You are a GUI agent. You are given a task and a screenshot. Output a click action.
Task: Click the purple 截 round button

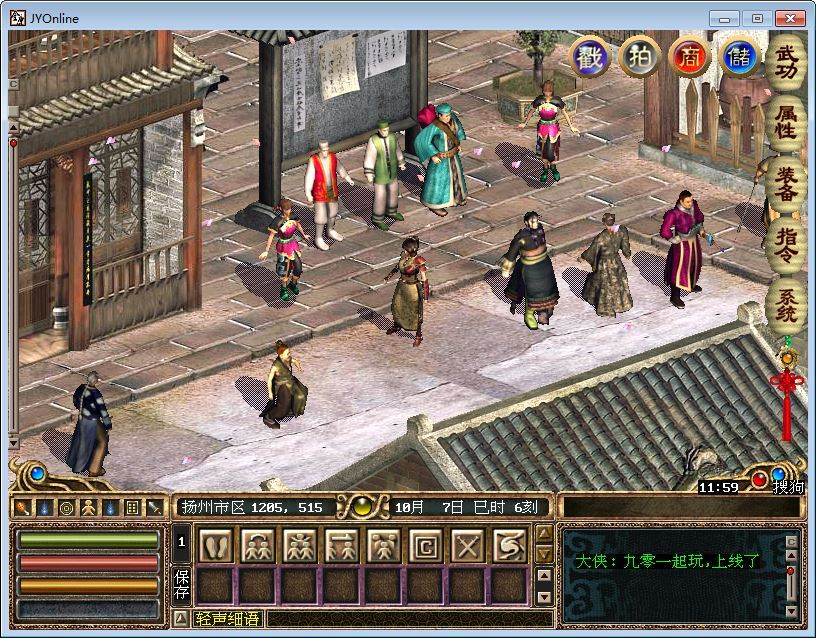click(x=590, y=58)
